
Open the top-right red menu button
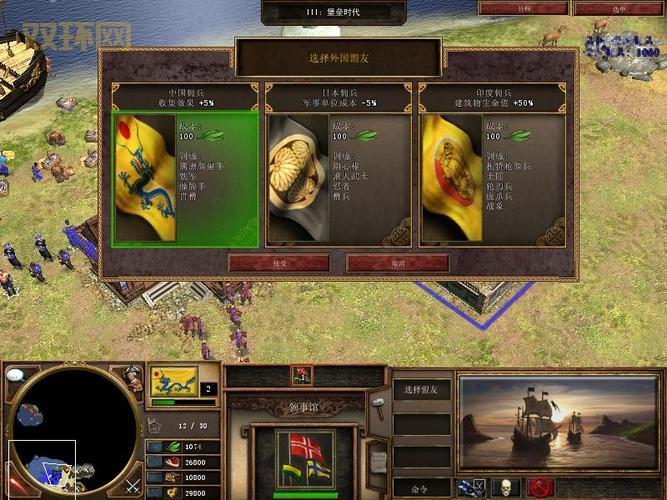(x=600, y=8)
